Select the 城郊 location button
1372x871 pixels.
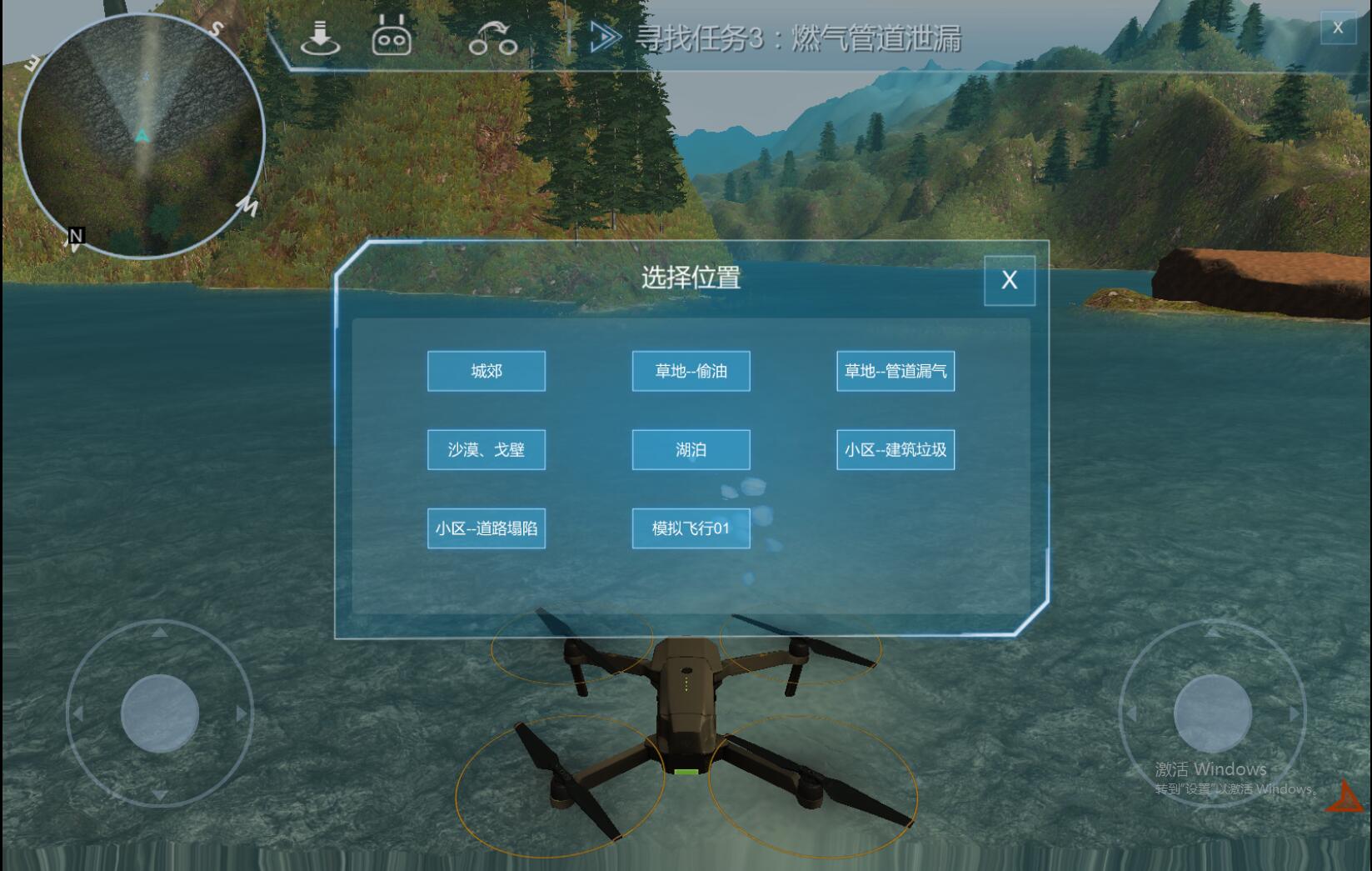click(x=486, y=371)
